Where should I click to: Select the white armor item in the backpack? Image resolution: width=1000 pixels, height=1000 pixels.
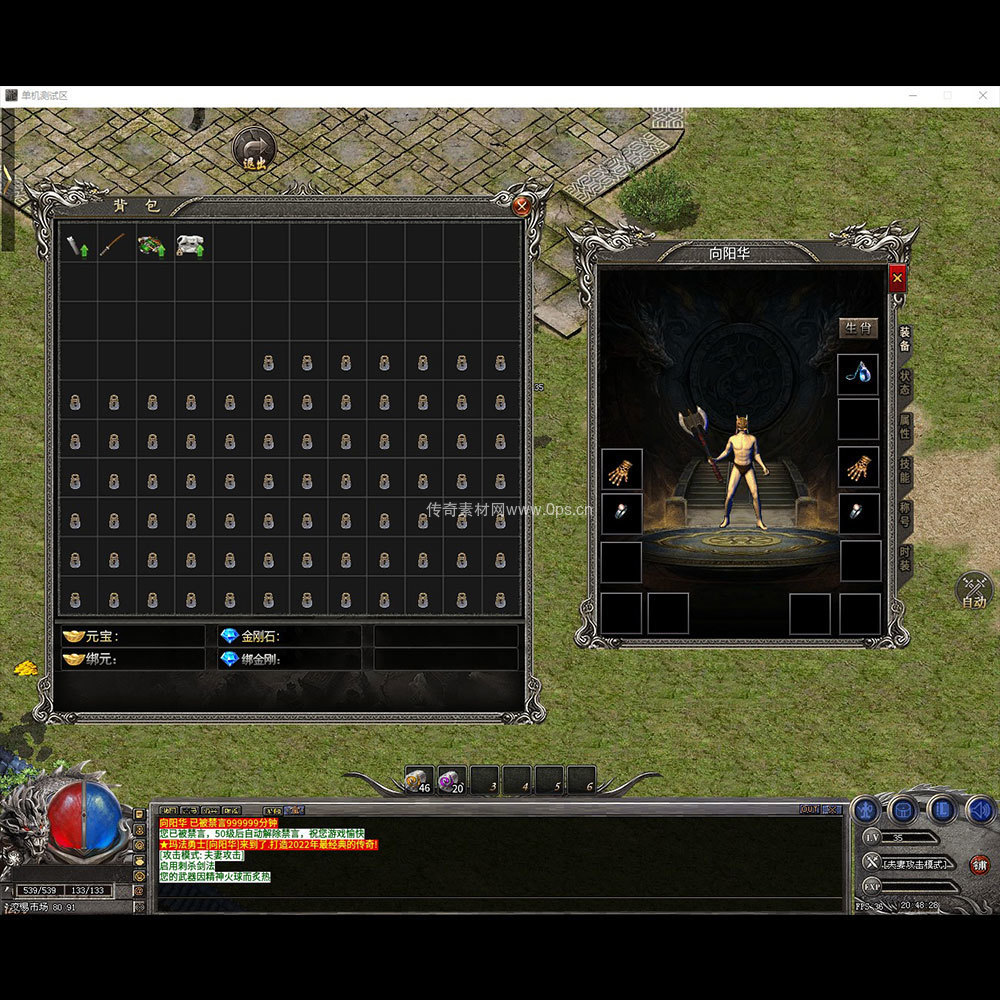point(191,244)
